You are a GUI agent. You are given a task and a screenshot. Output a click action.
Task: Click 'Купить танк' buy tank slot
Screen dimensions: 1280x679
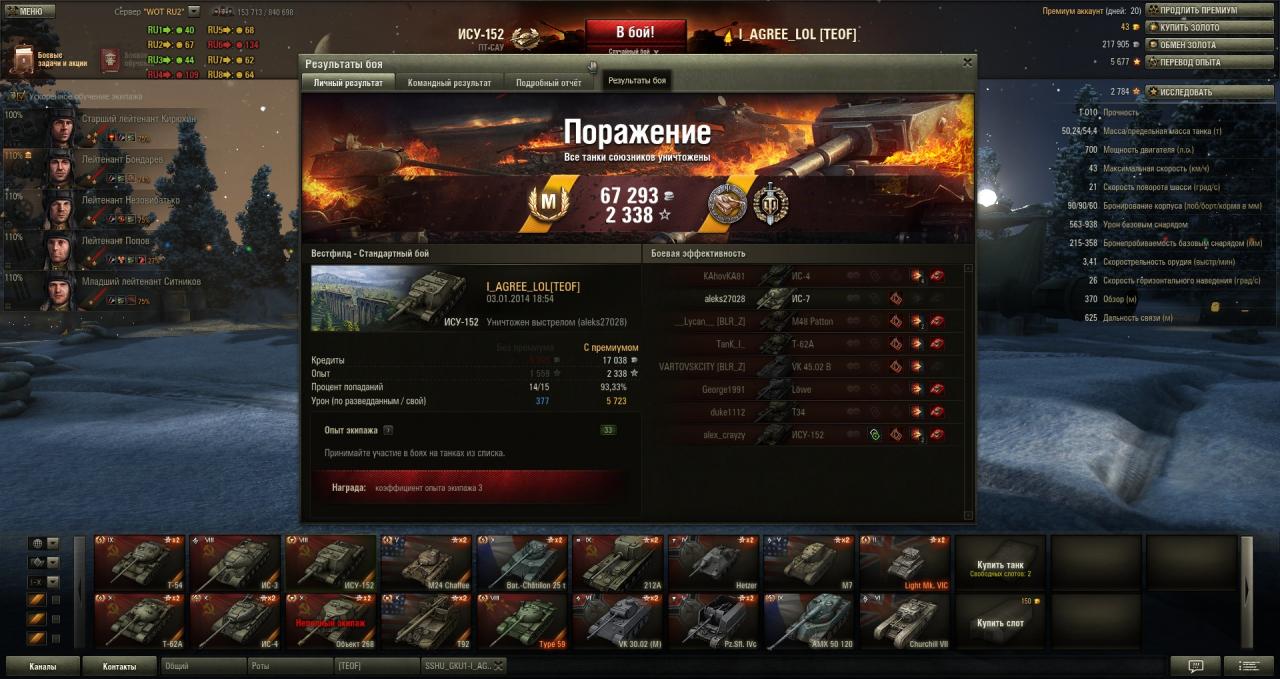(x=1000, y=563)
